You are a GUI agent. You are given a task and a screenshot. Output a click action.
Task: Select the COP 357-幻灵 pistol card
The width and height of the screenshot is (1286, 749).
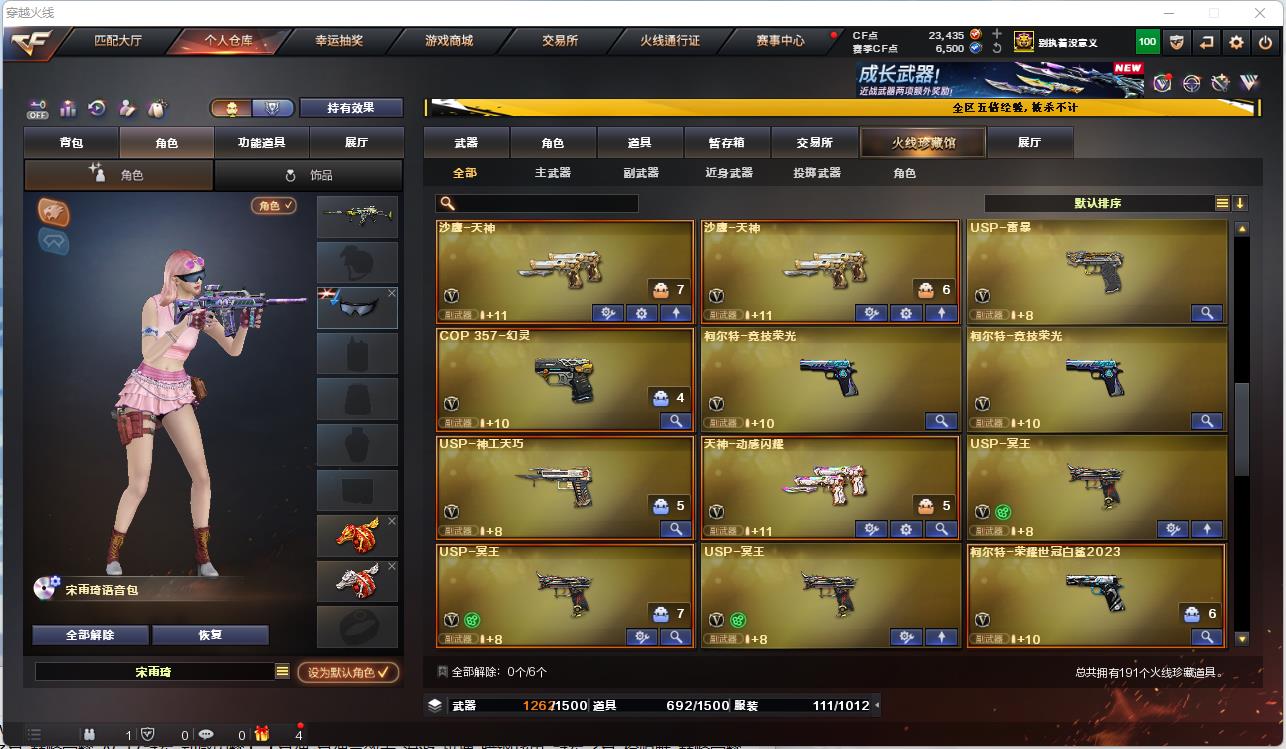click(565, 380)
